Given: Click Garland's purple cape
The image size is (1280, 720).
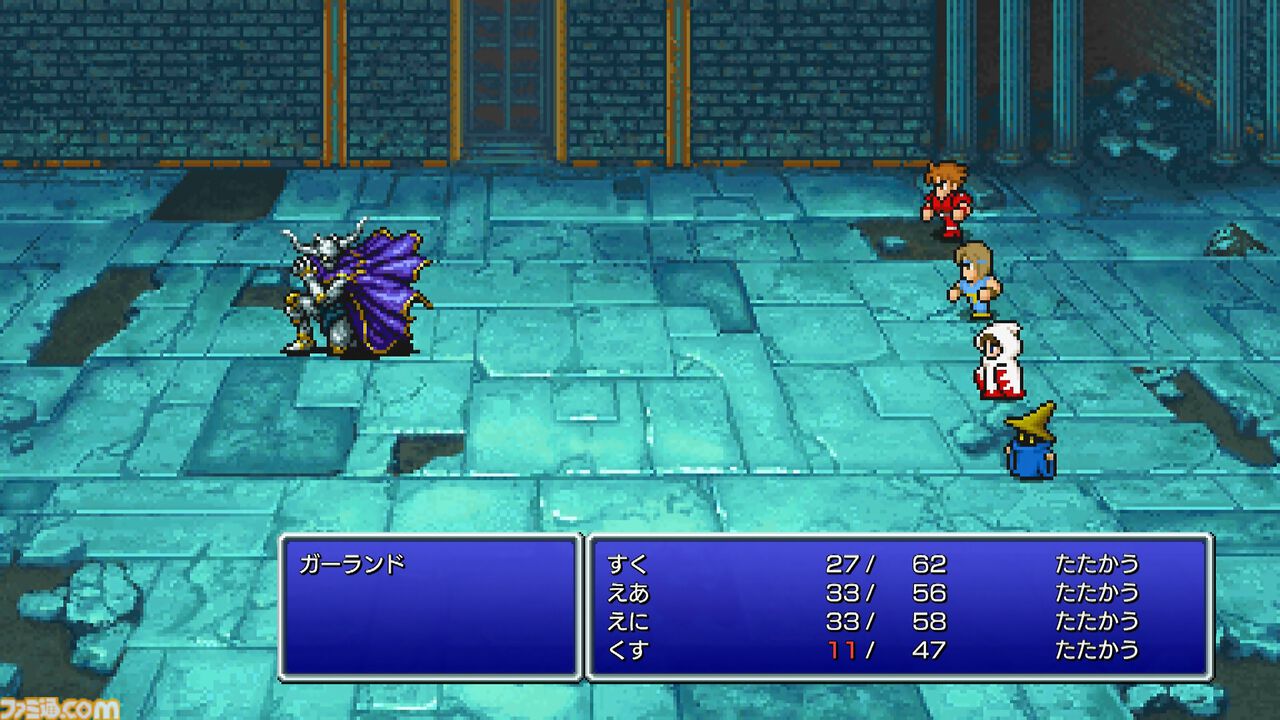Looking at the screenshot, I should 385,280.
